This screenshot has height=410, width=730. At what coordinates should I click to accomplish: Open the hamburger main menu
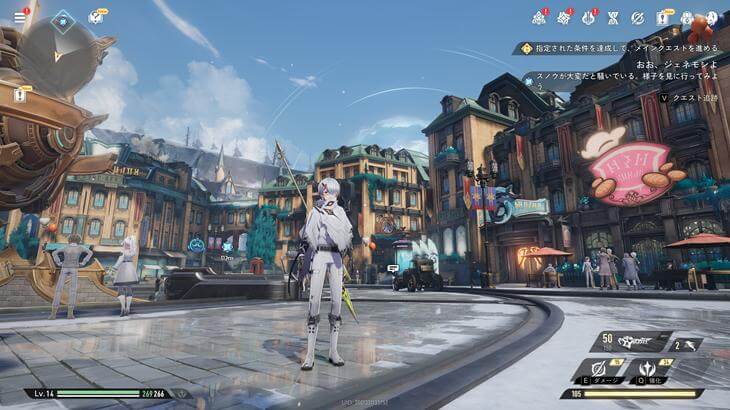(x=19, y=17)
